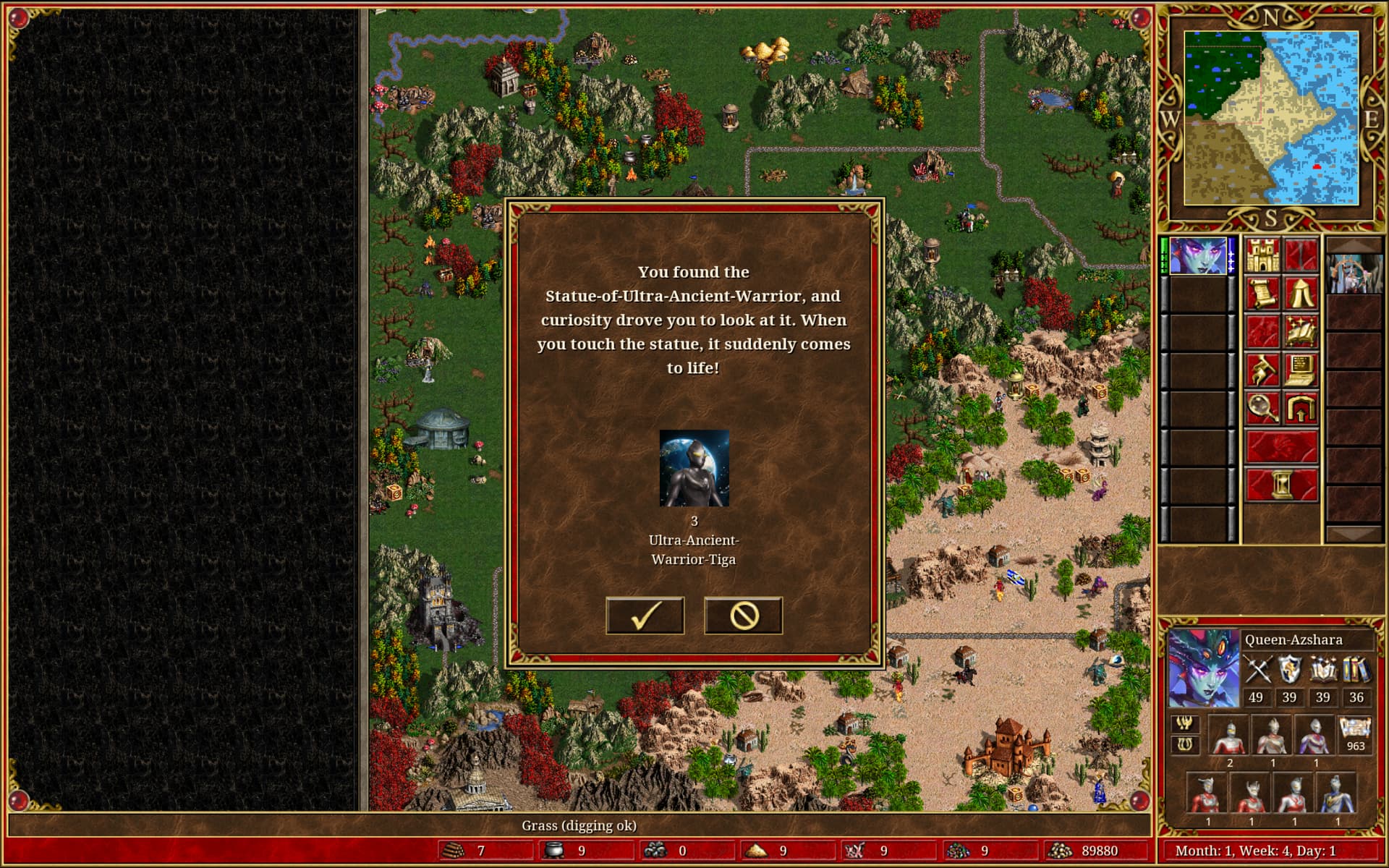This screenshot has height=868, width=1389.
Task: Select the town portrait in the town list
Action: click(1354, 273)
